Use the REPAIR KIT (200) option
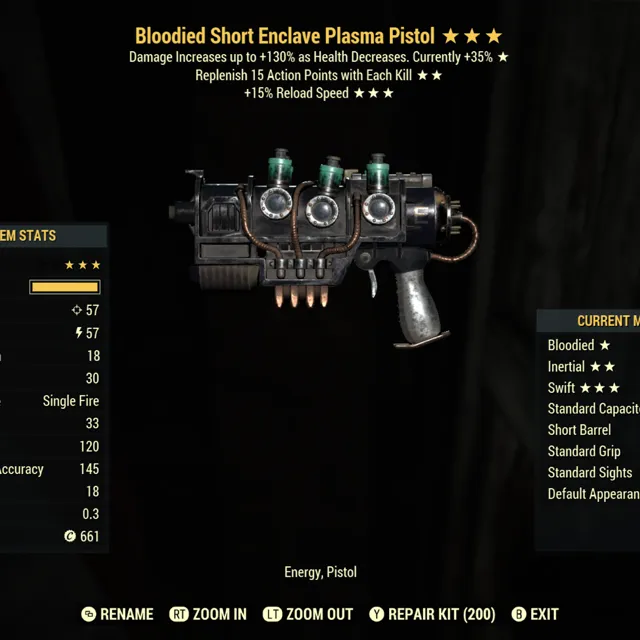This screenshot has width=640, height=640. point(432,614)
